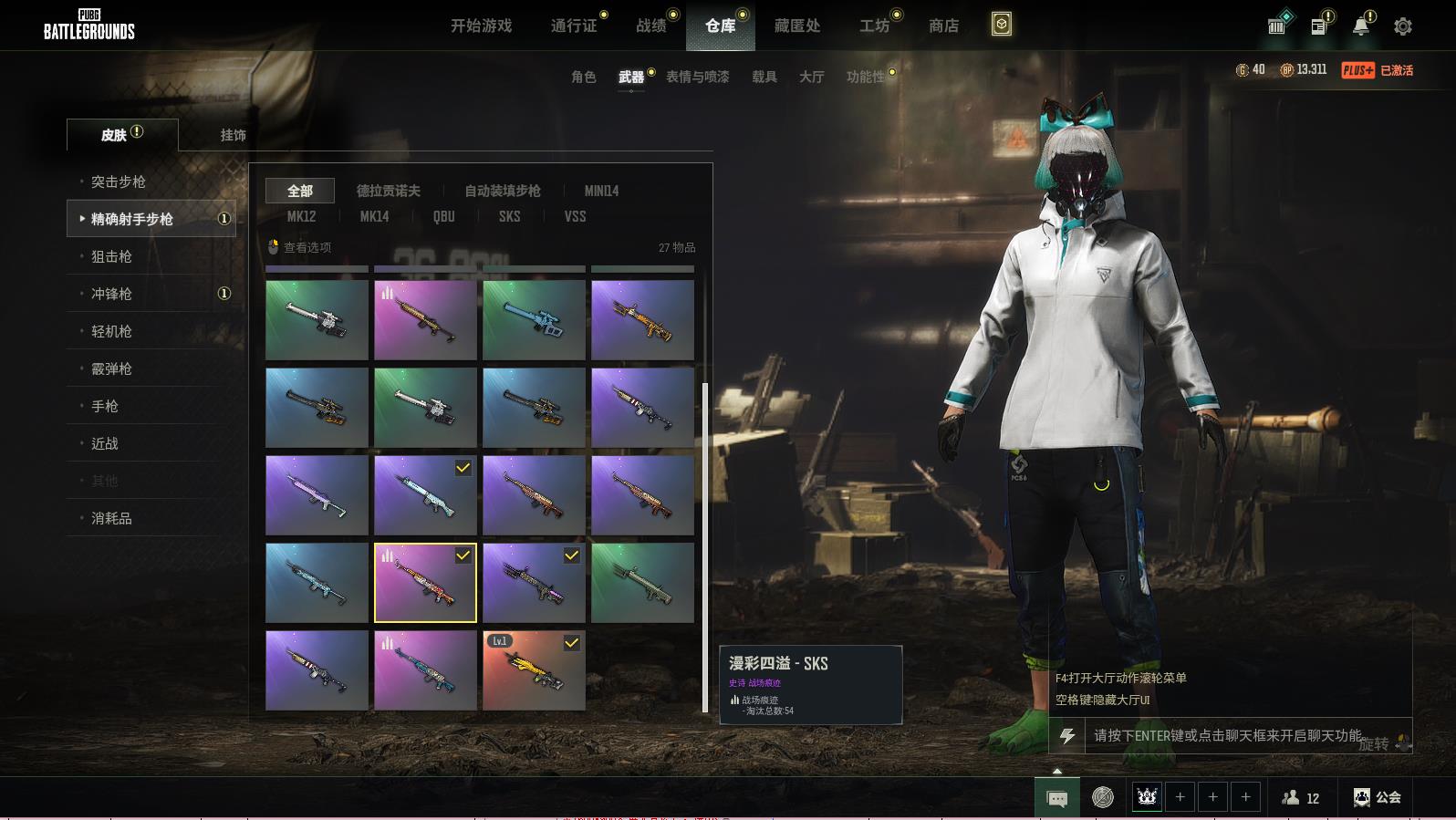Open the 商店 store
This screenshot has height=820, width=1456.
point(943,26)
